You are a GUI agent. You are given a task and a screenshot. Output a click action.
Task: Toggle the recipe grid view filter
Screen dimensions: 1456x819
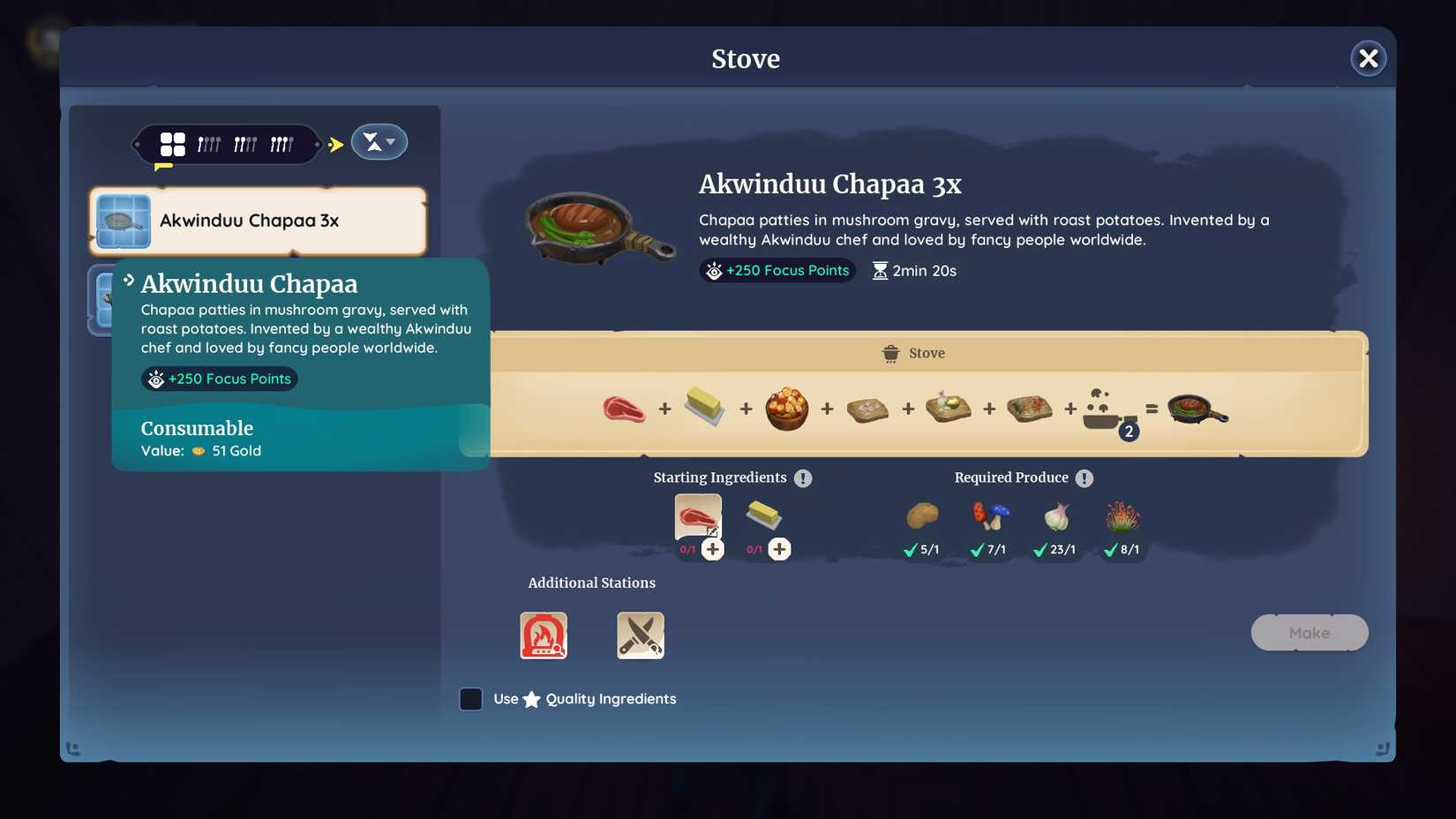172,142
